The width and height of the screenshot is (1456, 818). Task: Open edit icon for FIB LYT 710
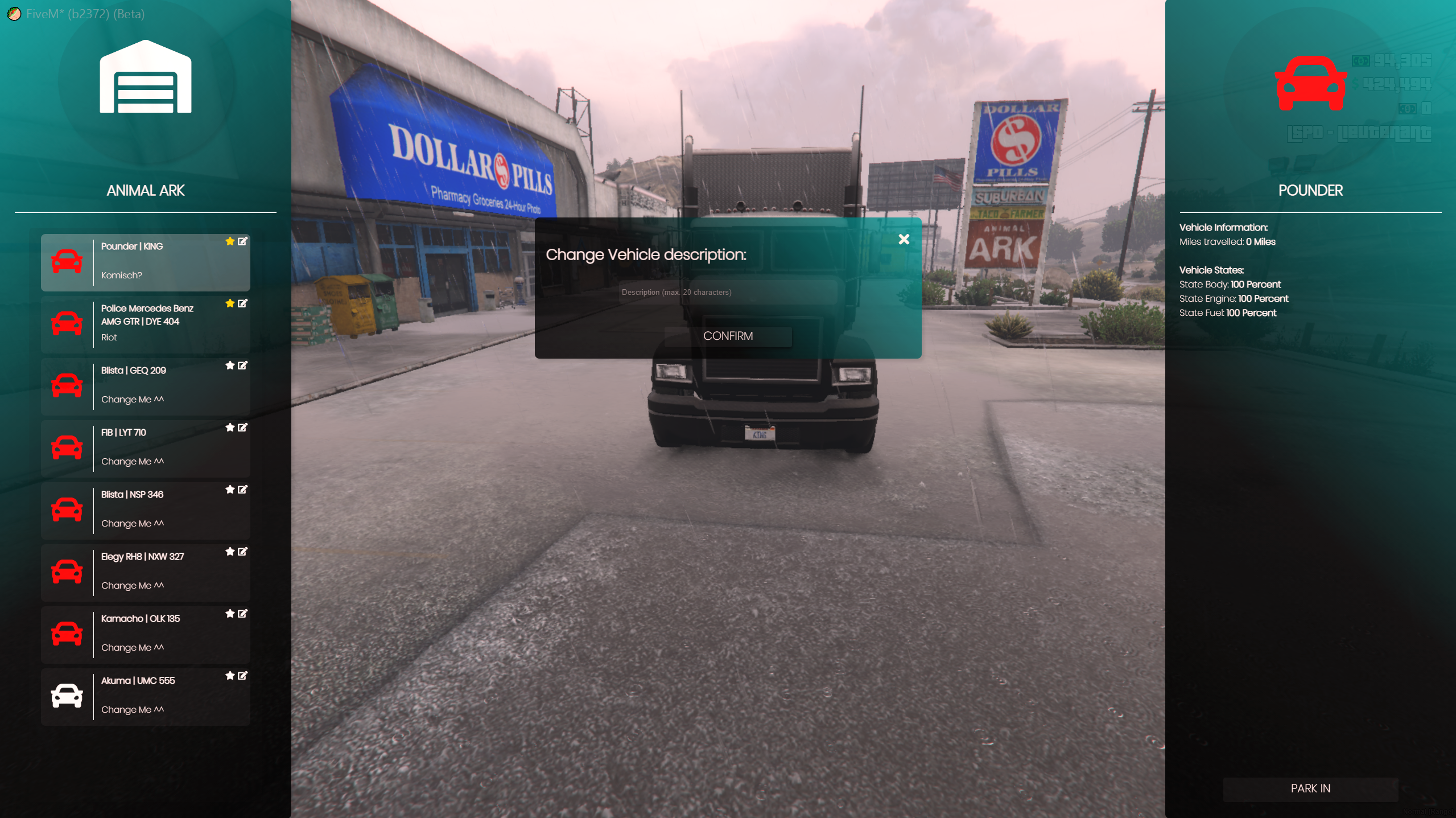(x=242, y=428)
